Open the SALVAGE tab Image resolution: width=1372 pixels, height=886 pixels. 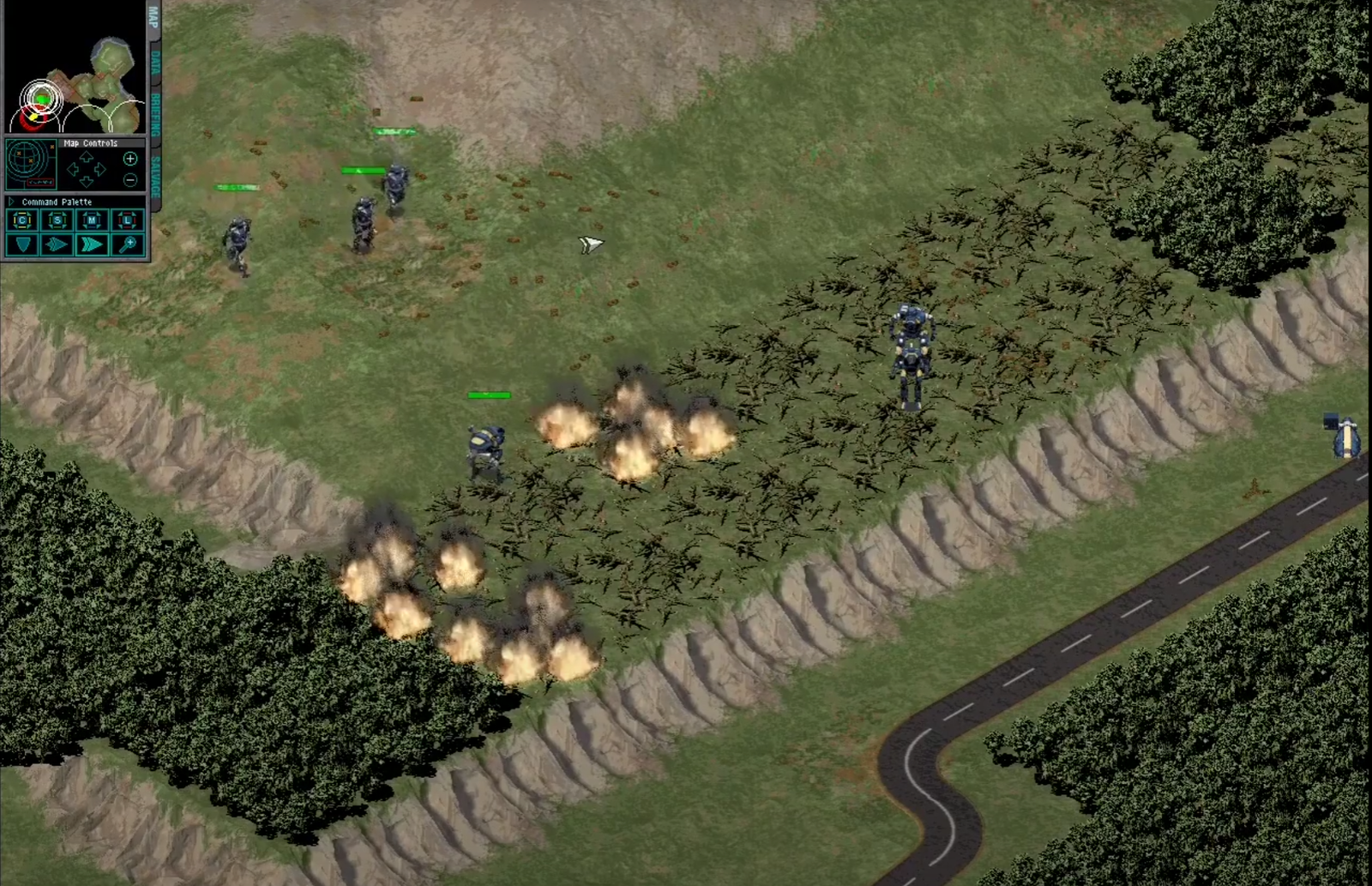click(x=155, y=177)
